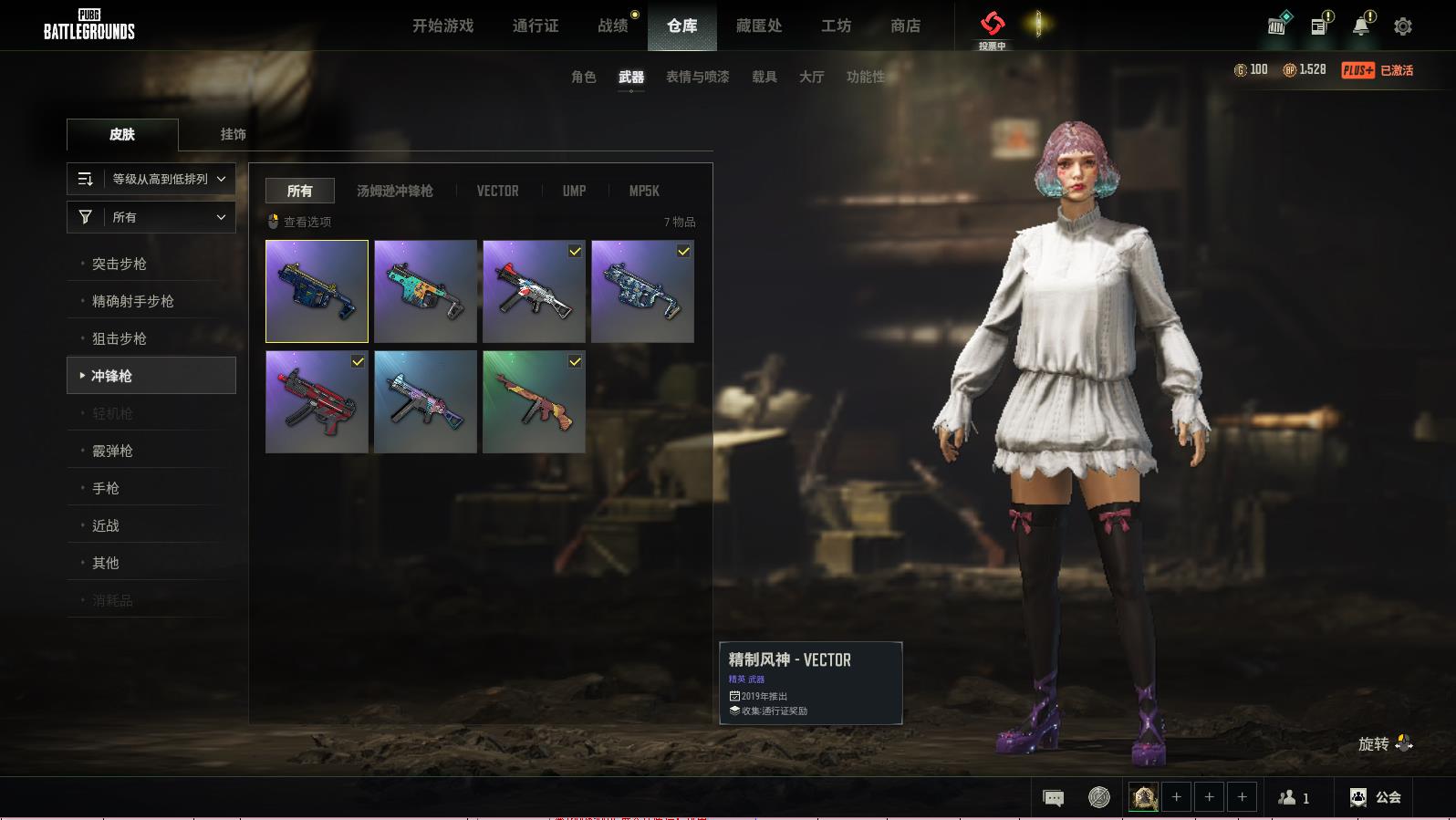Go to the 通行证 pass page
1456x820 pixels.
coord(536,26)
